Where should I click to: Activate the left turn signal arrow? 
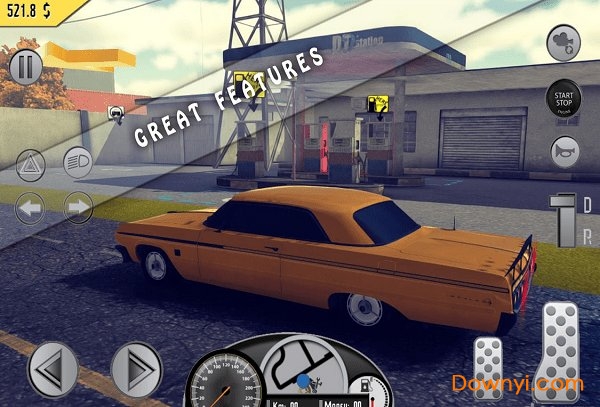pyautogui.click(x=30, y=208)
